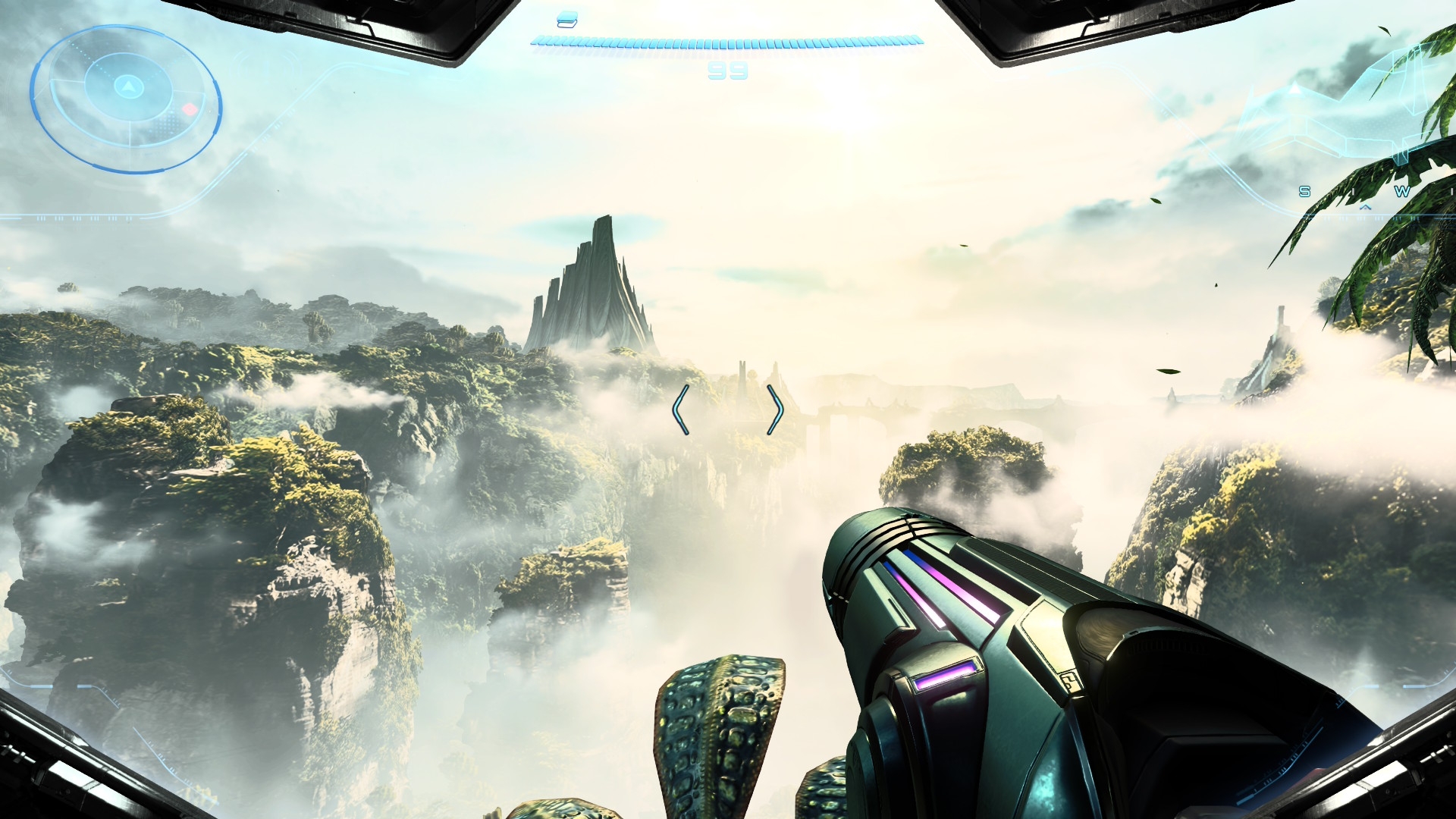Click the energy tank icon
Image resolution: width=1456 pixels, height=819 pixels.
[566, 20]
